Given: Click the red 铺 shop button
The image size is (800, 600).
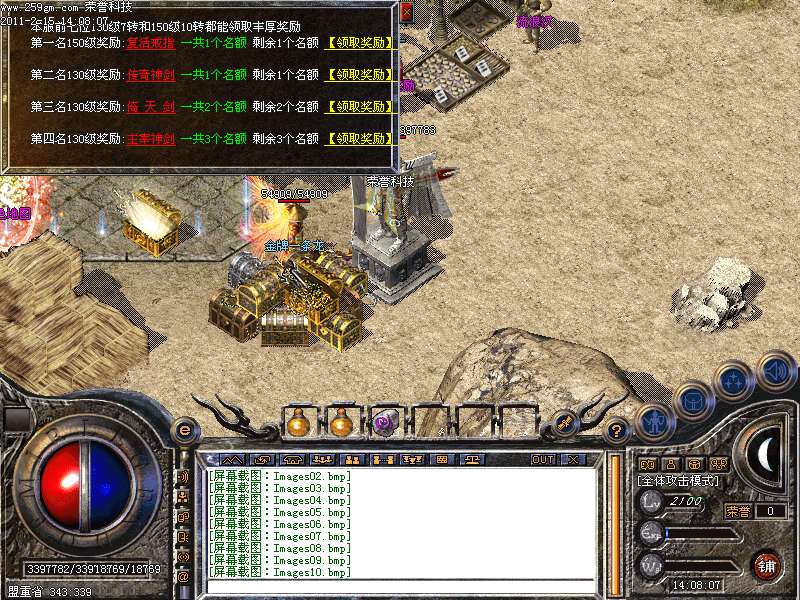Looking at the screenshot, I should pos(767,565).
